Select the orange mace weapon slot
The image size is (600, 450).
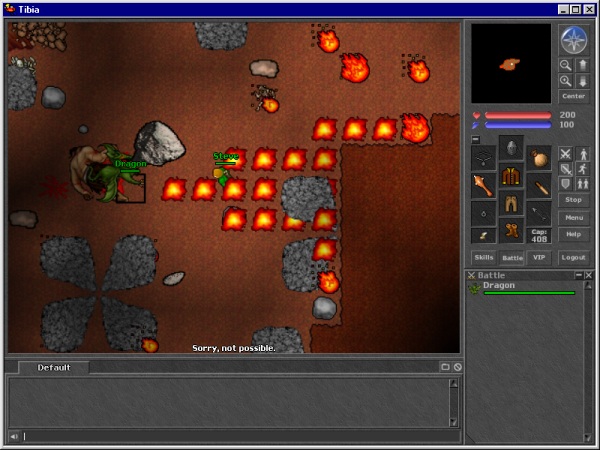(x=484, y=186)
